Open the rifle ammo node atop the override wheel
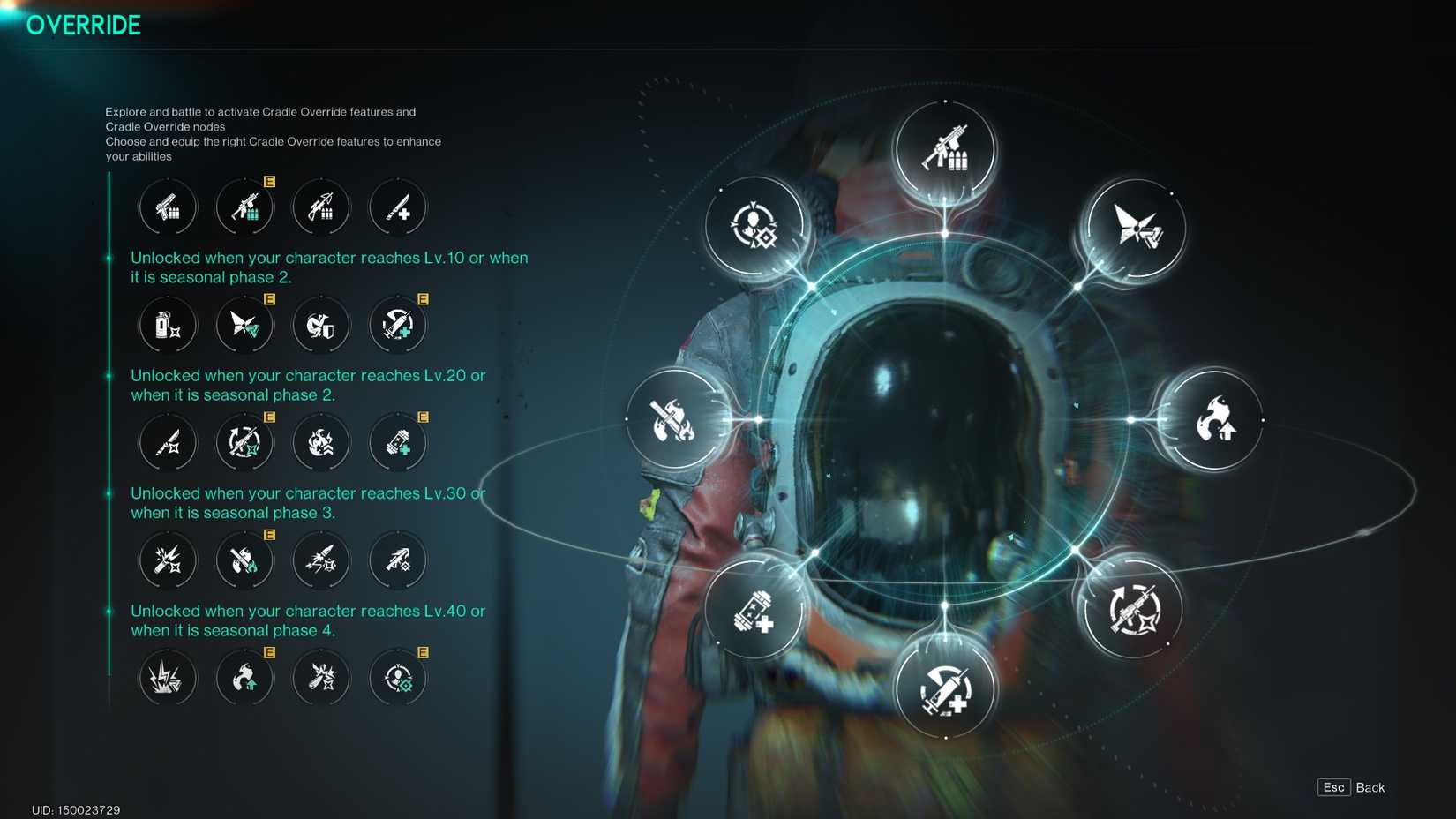 [x=945, y=150]
